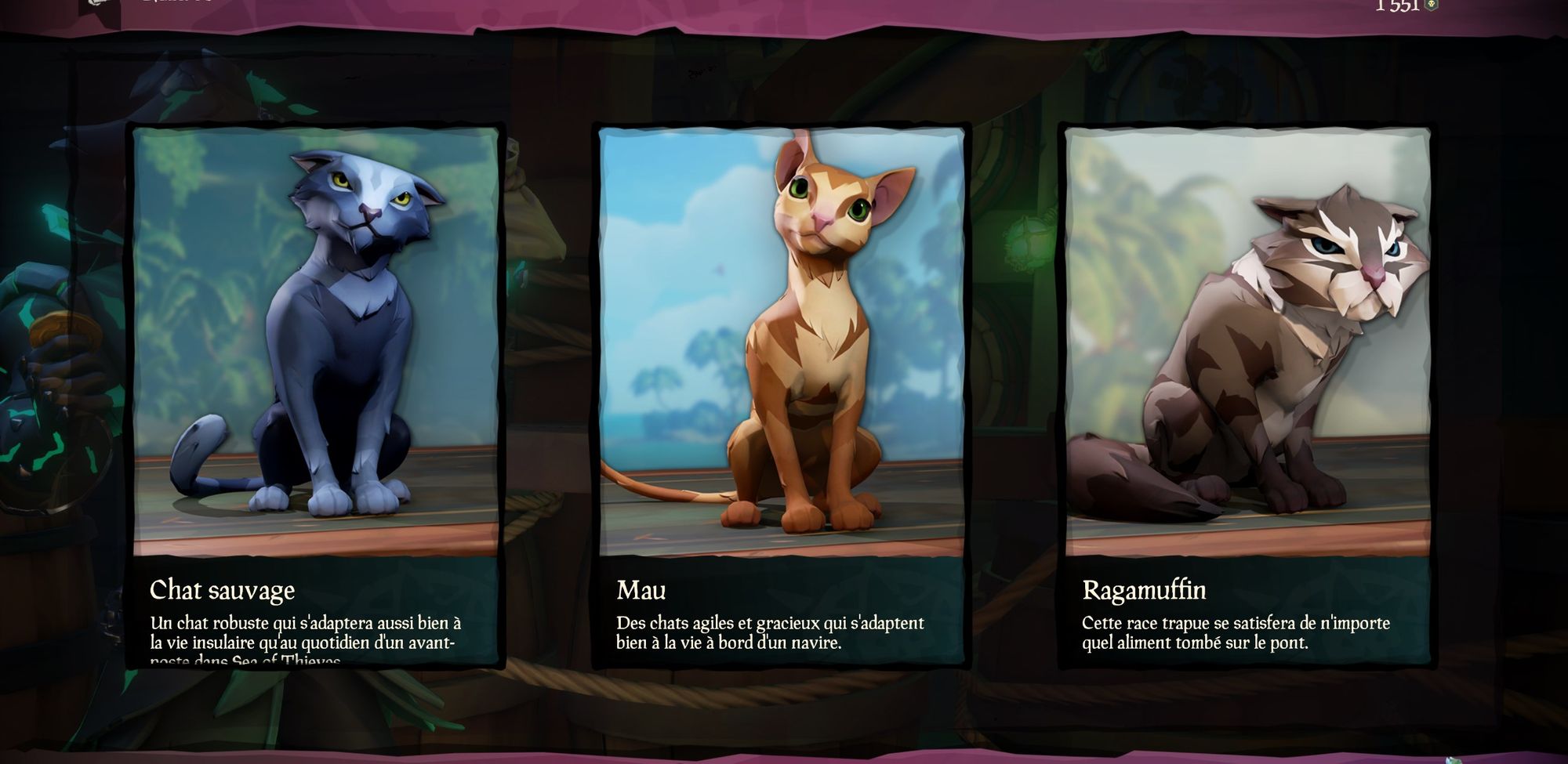
Task: Choose the Mau cat breed card
Action: (x=781, y=396)
